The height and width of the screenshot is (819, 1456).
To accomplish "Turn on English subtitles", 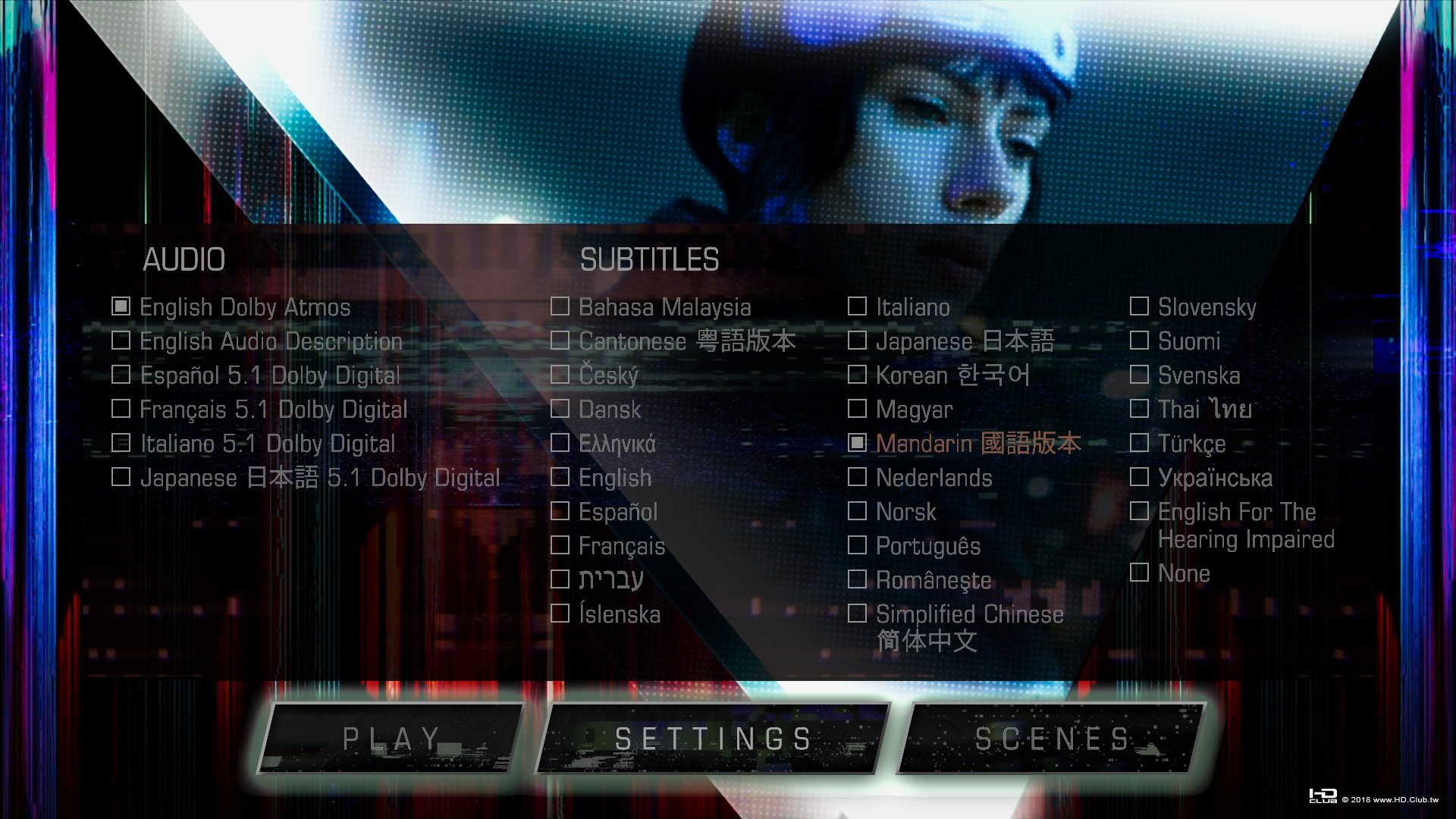I will [x=615, y=478].
